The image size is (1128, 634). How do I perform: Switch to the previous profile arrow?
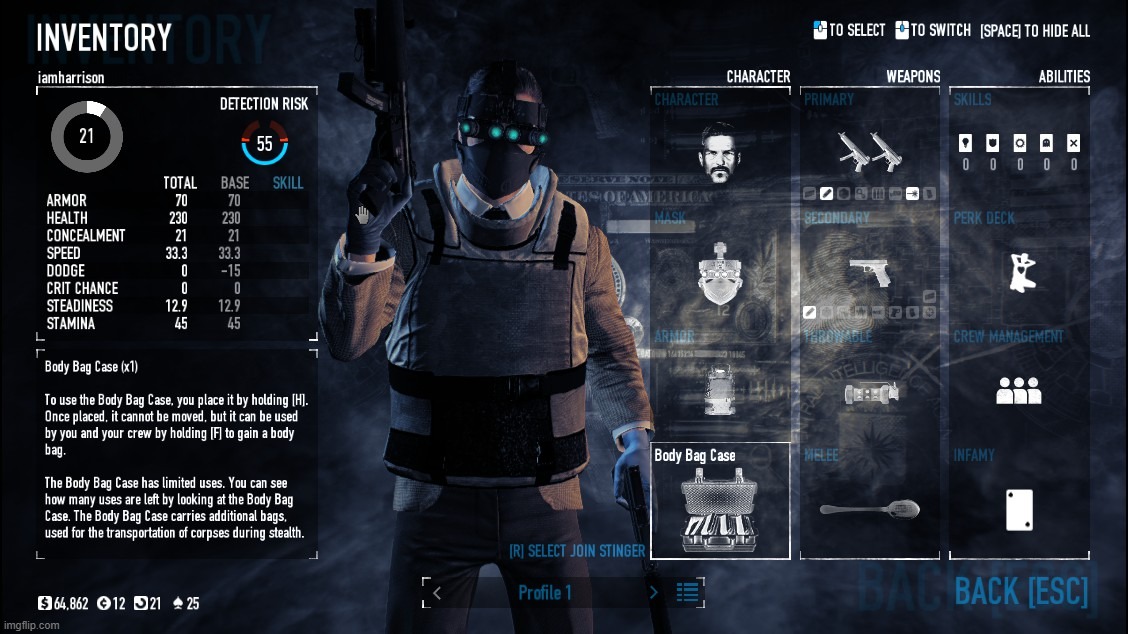437,593
